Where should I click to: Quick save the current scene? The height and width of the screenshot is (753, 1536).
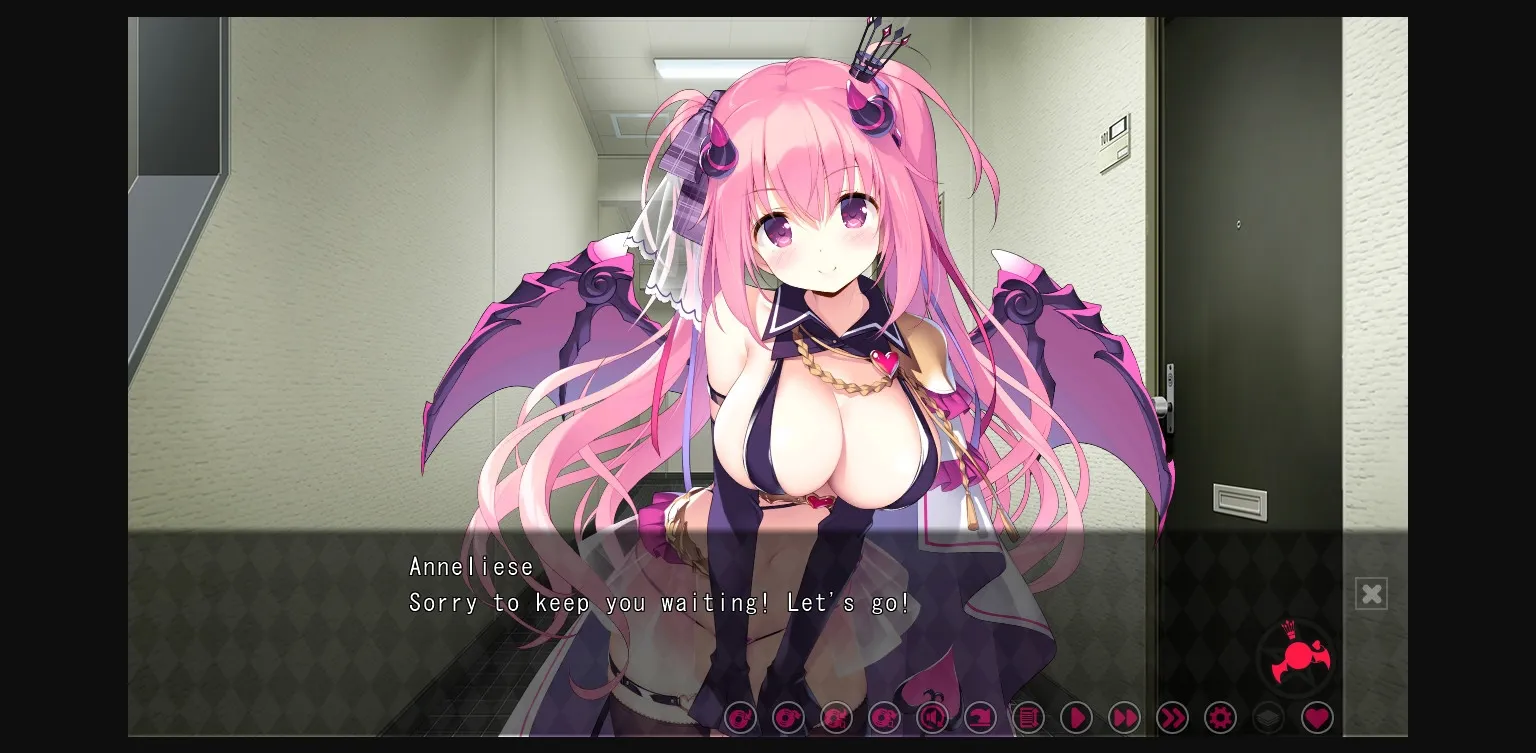pyautogui.click(x=837, y=718)
